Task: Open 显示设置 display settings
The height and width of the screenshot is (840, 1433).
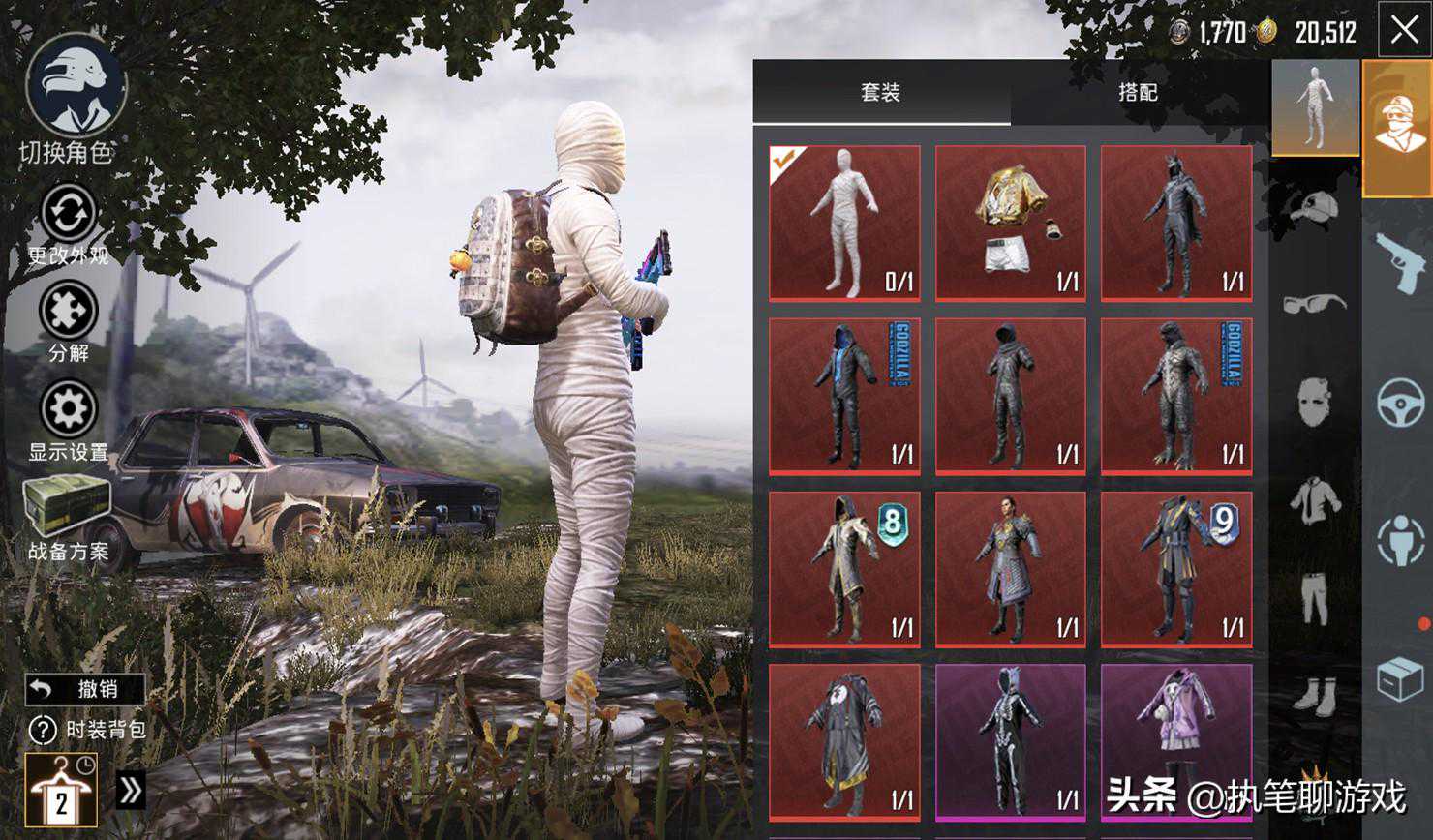Action: click(x=68, y=410)
